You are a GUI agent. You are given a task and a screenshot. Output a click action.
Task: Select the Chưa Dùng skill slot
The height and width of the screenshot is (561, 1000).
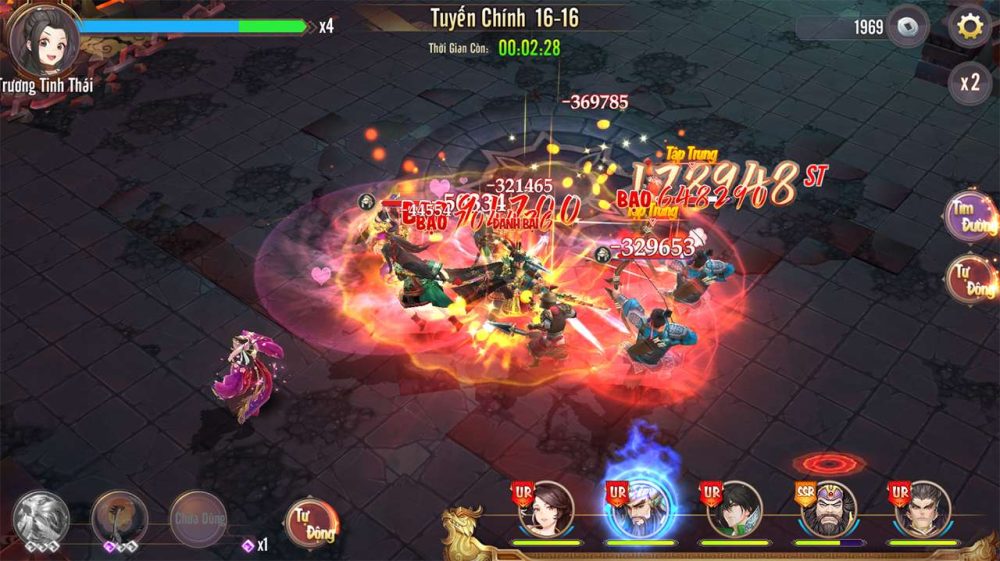197,518
